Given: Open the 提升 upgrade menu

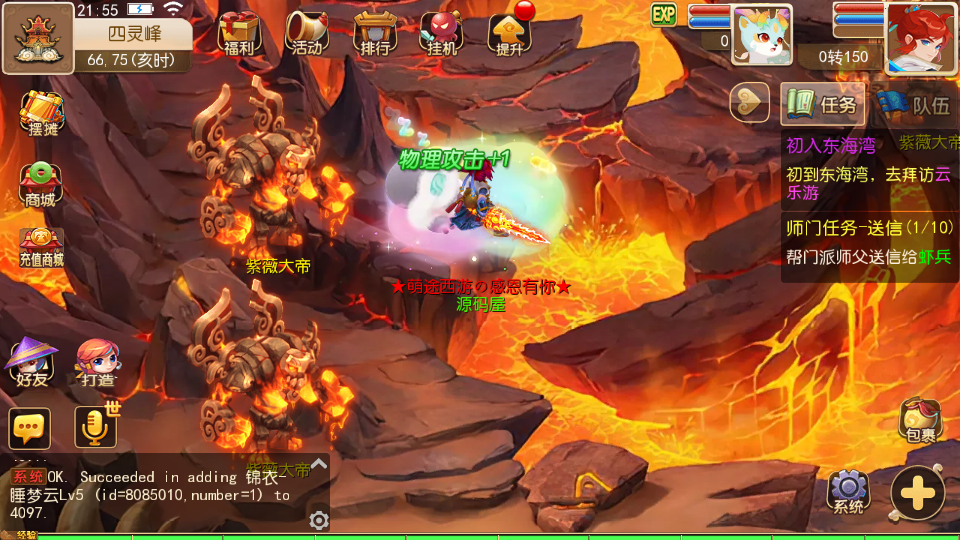Looking at the screenshot, I should point(509,33).
